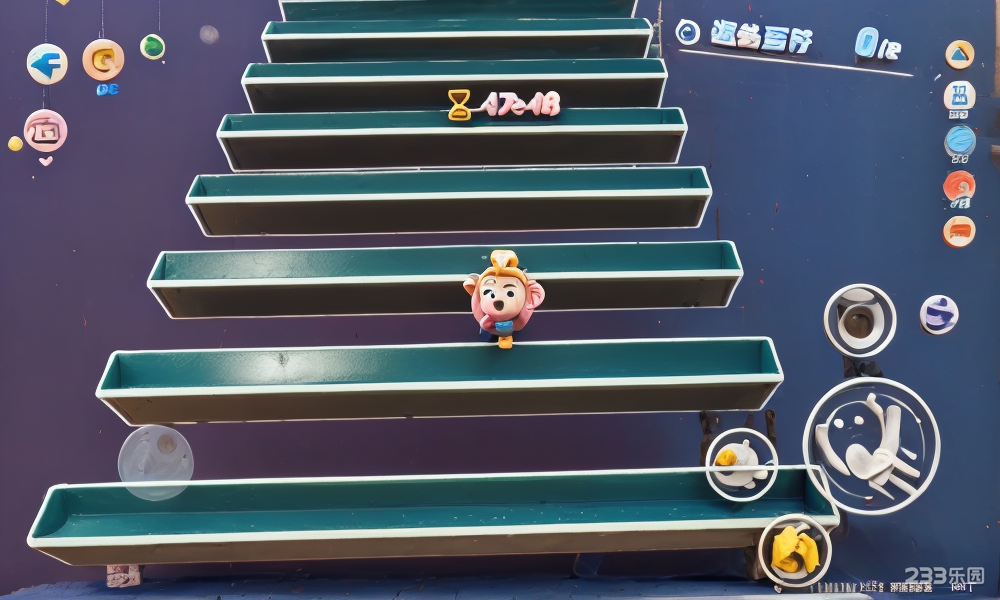Screen dimensions: 1000x600
Task: Open the pink square-symbol icon
Action: pyautogui.click(x=45, y=130)
